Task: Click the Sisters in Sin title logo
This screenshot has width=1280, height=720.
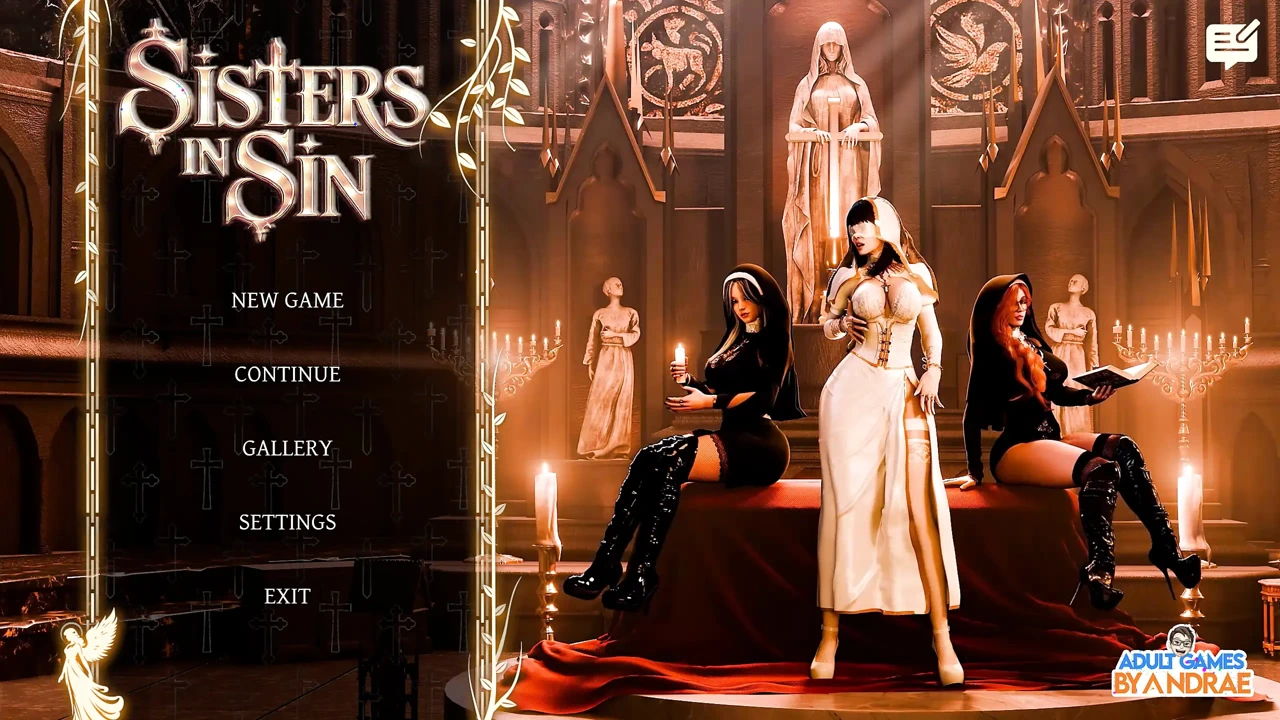Action: [x=280, y=130]
